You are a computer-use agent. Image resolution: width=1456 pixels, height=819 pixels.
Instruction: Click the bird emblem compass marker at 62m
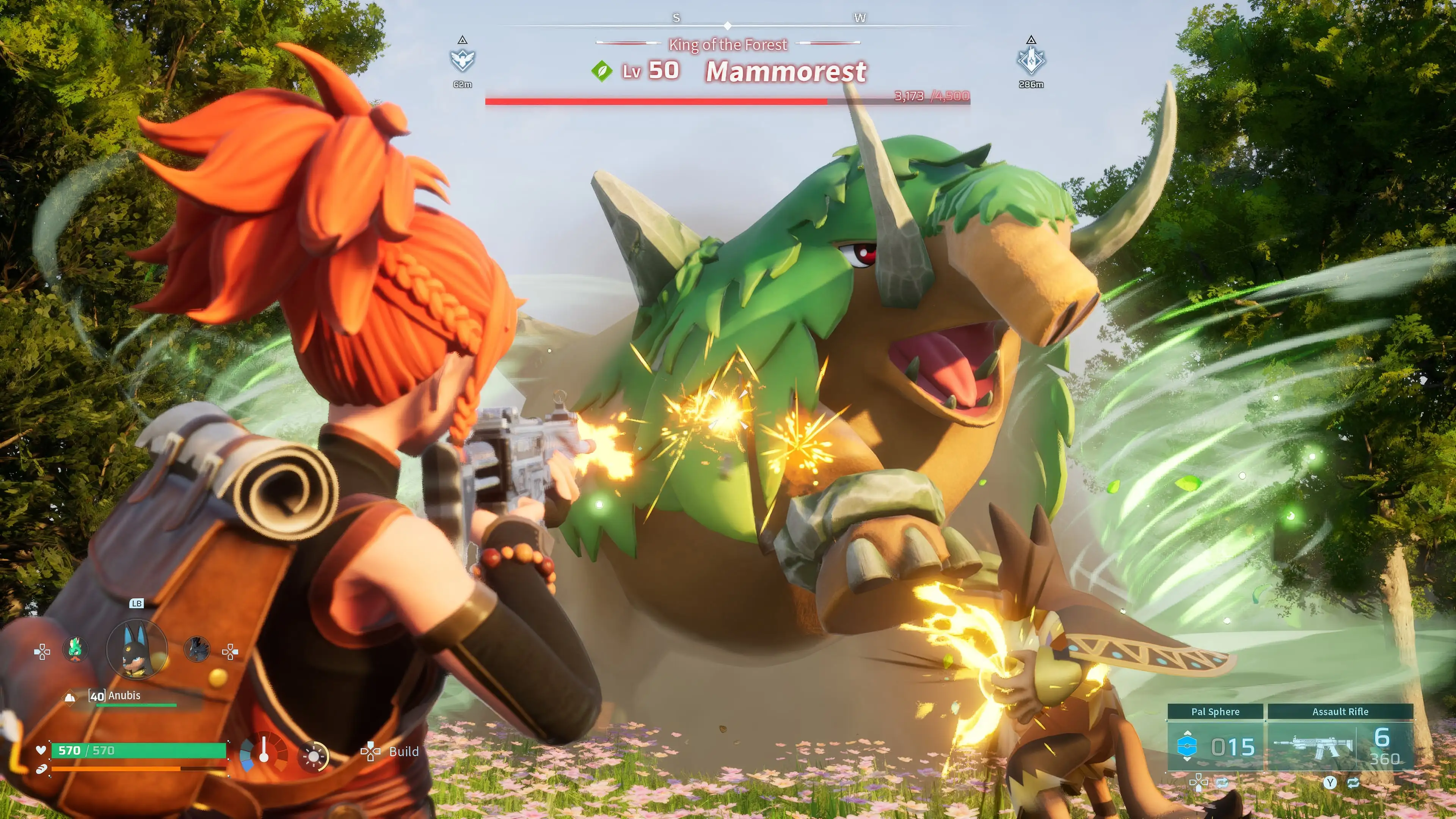tap(462, 60)
